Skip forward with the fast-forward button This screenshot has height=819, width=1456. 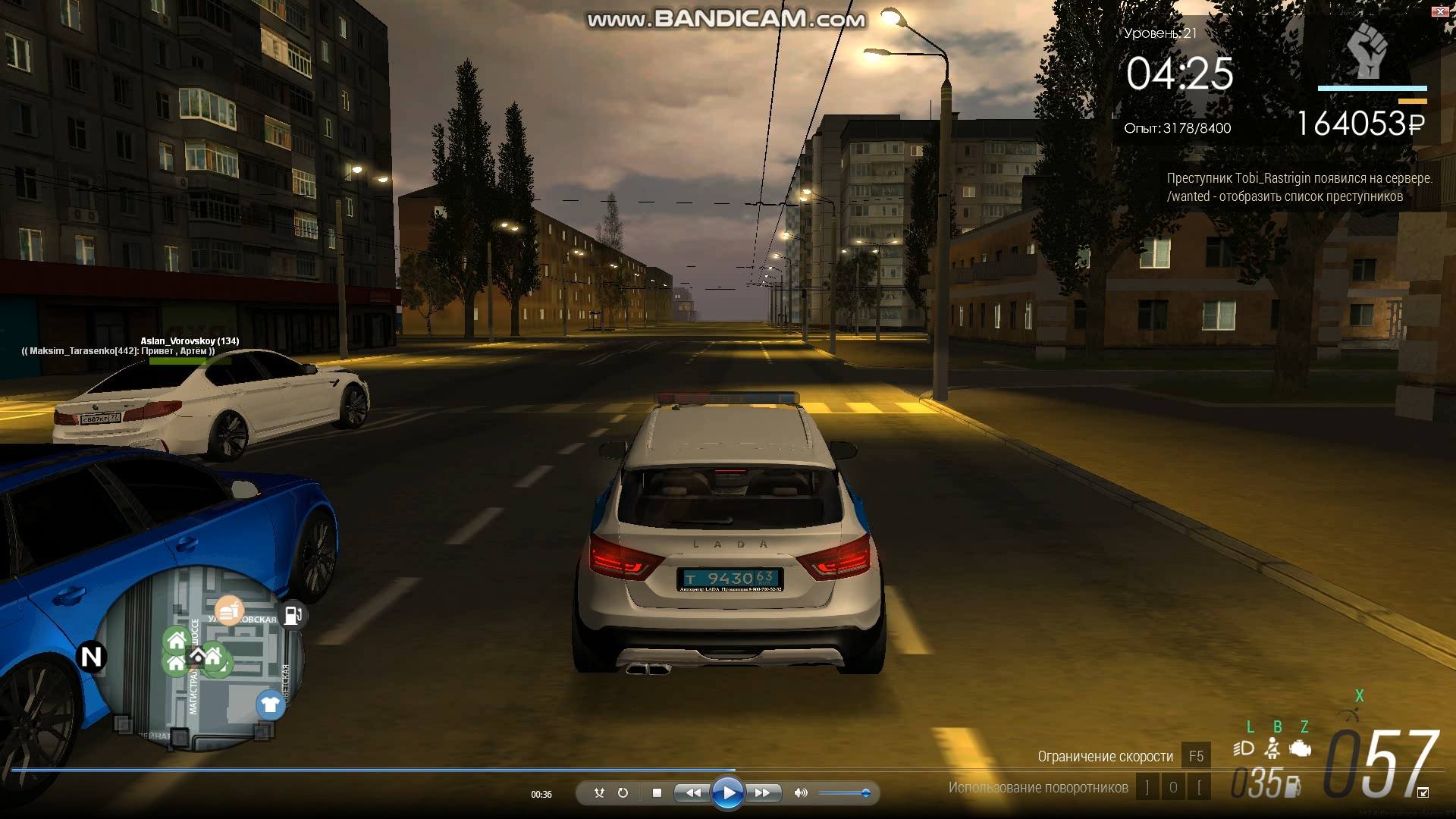coord(763,793)
